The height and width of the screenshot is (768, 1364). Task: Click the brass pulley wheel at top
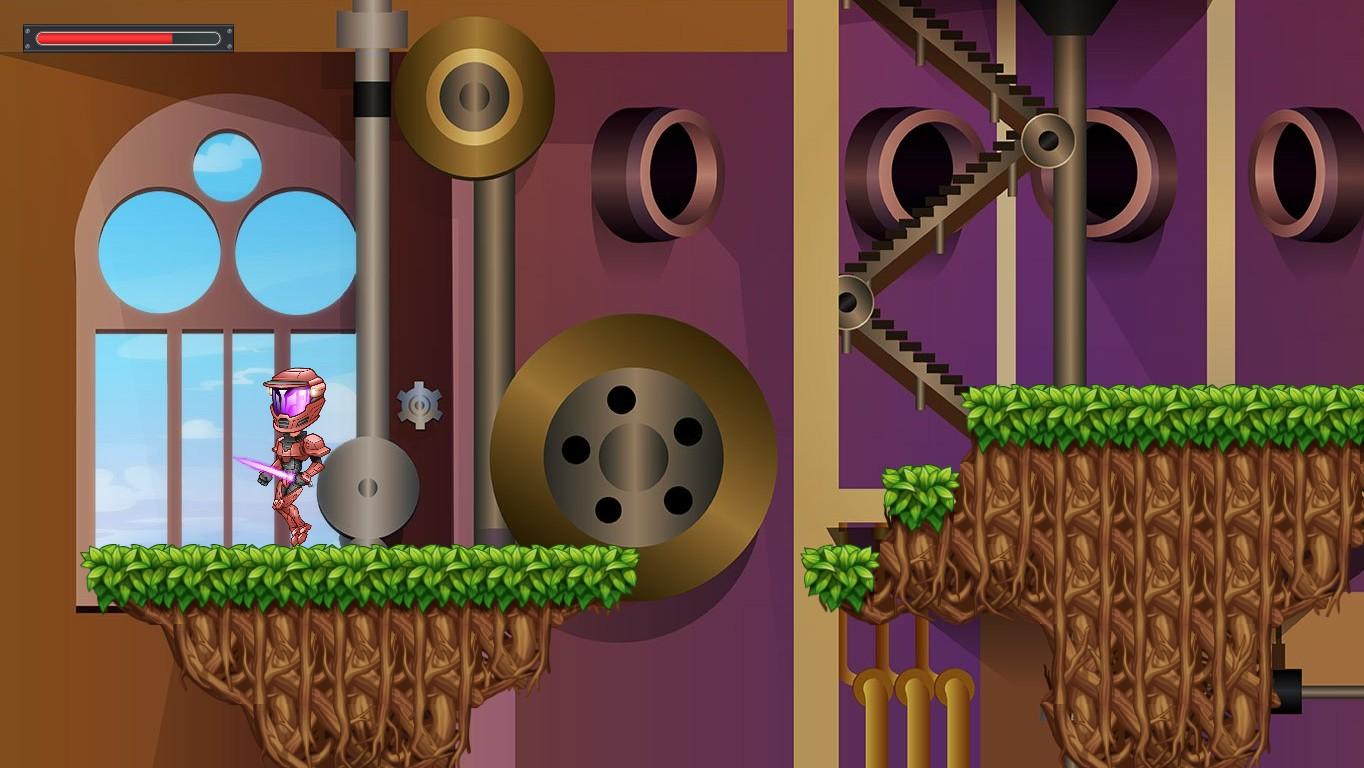[474, 95]
